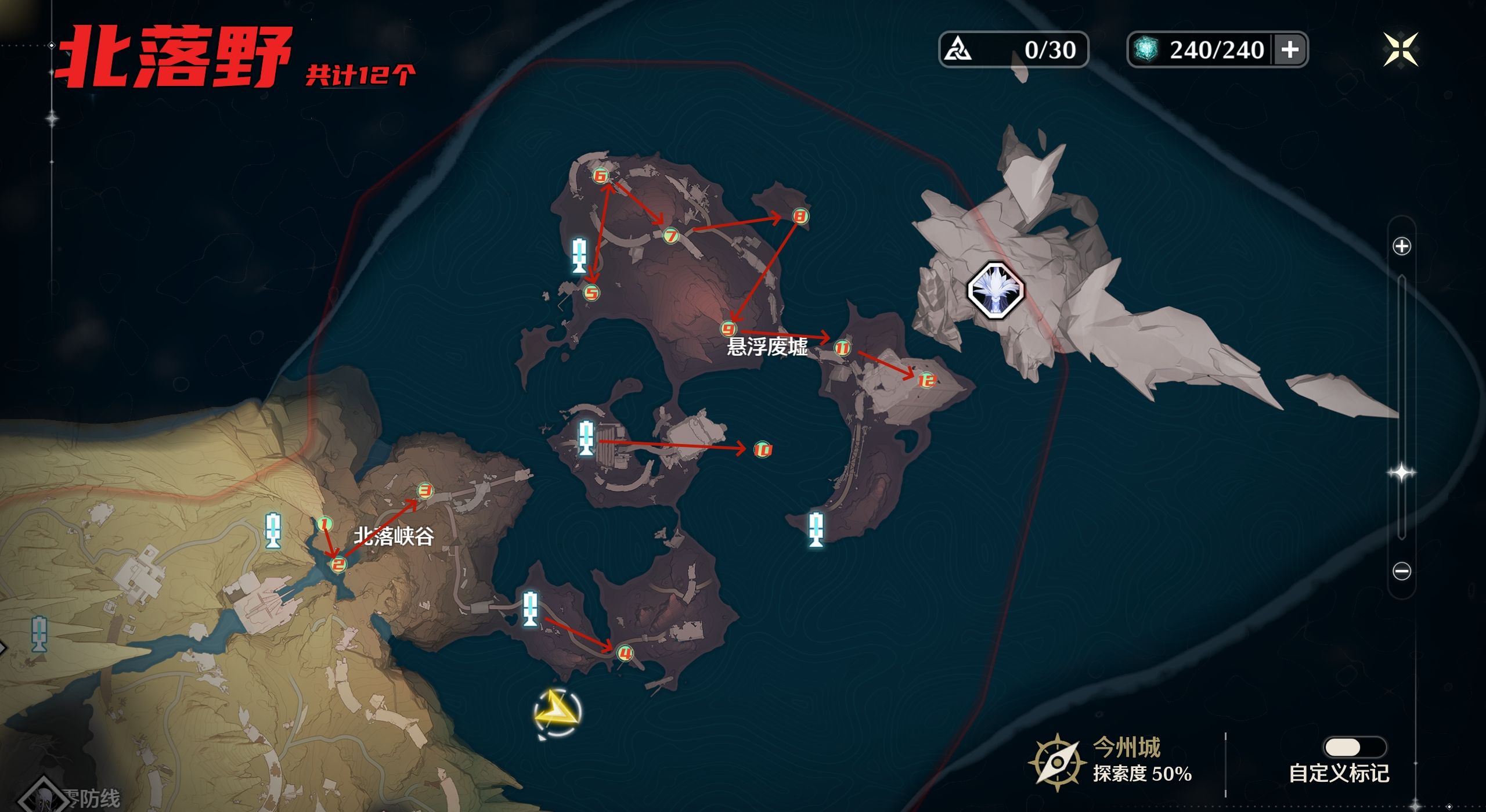Toggle the 自定义标记 custom marker switch
1486x812 pixels.
pos(1354,747)
